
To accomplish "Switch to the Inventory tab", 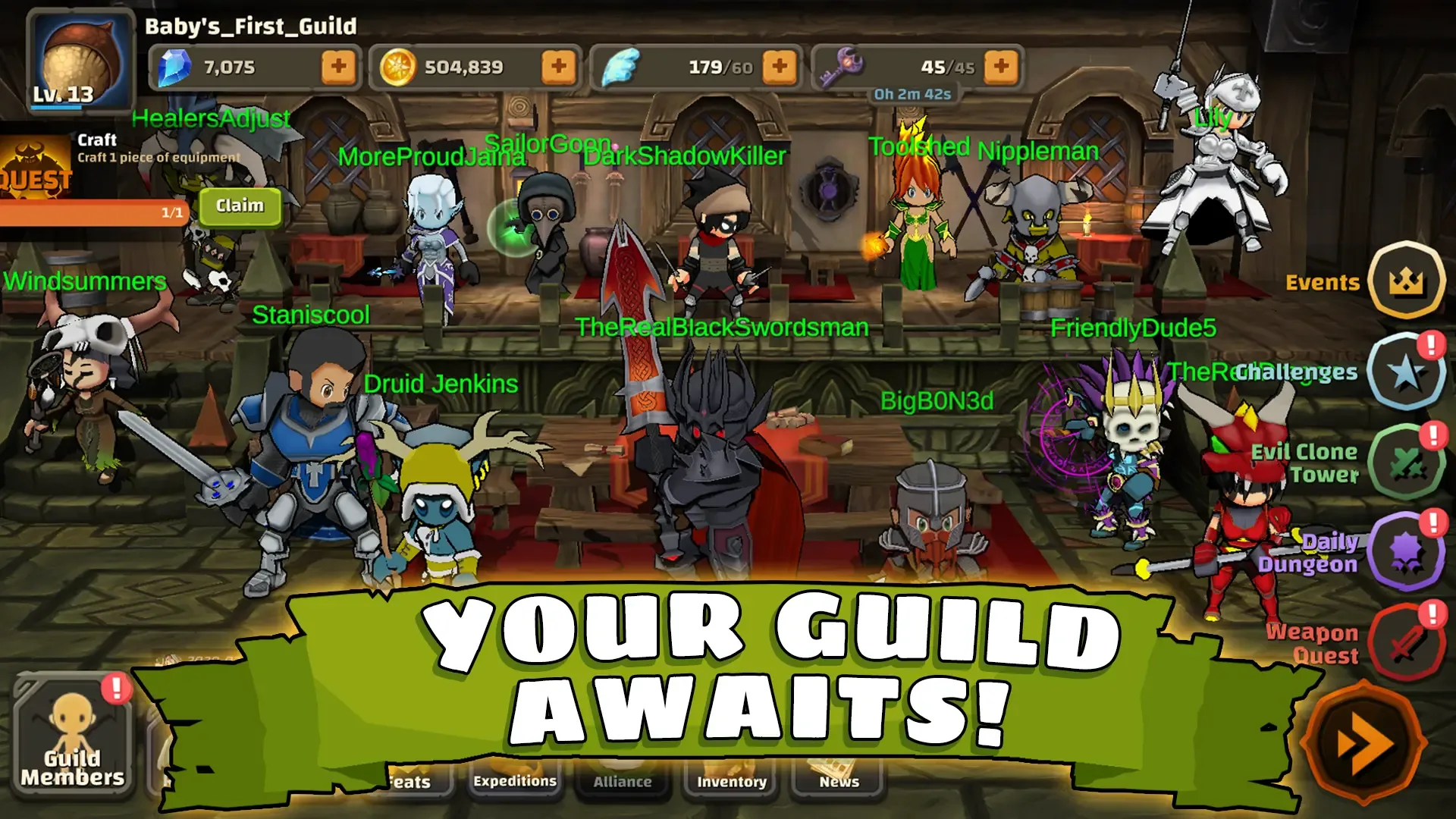I will pyautogui.click(x=730, y=781).
